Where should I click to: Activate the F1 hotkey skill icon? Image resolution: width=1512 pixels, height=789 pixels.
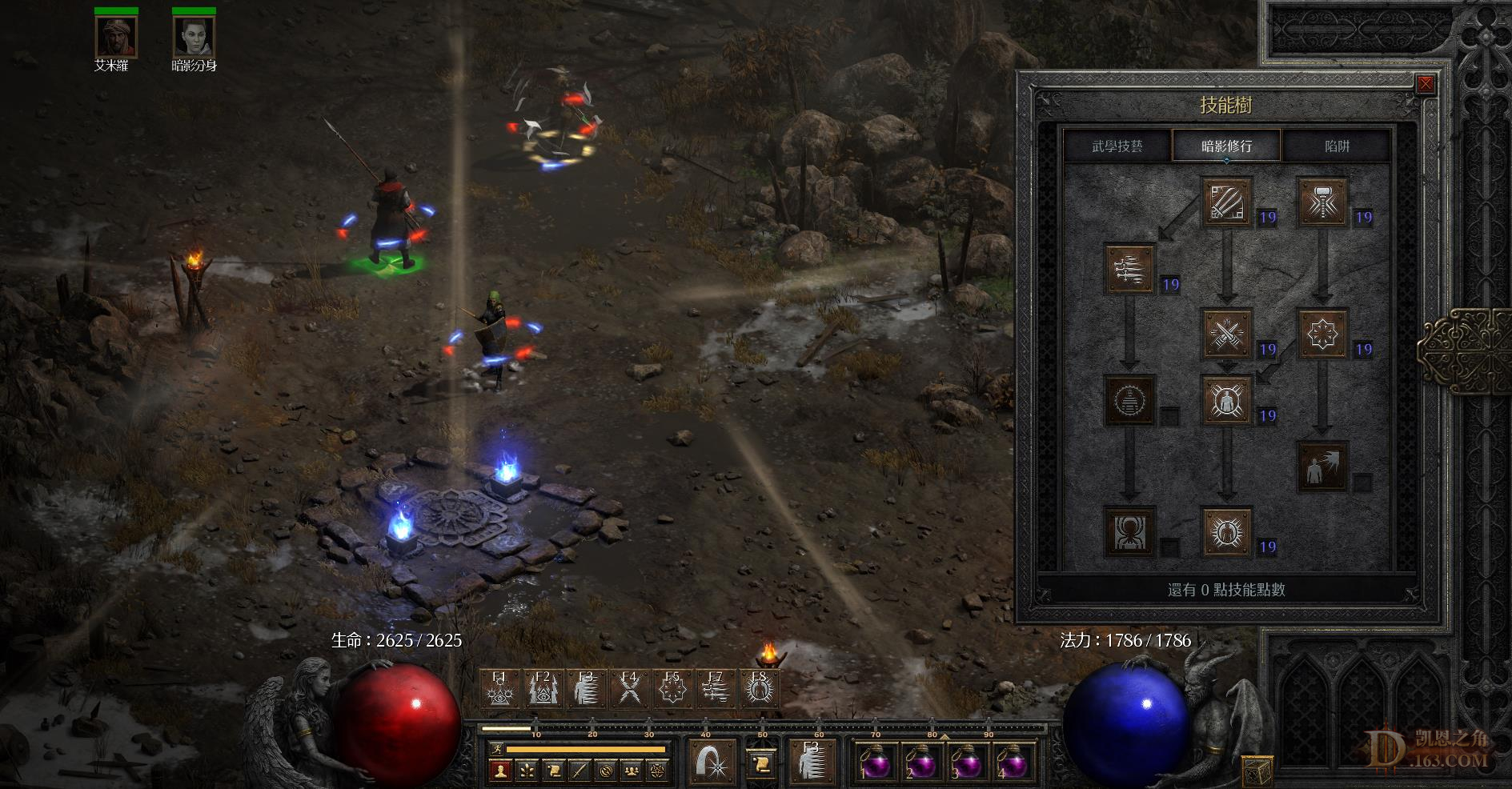coord(499,688)
